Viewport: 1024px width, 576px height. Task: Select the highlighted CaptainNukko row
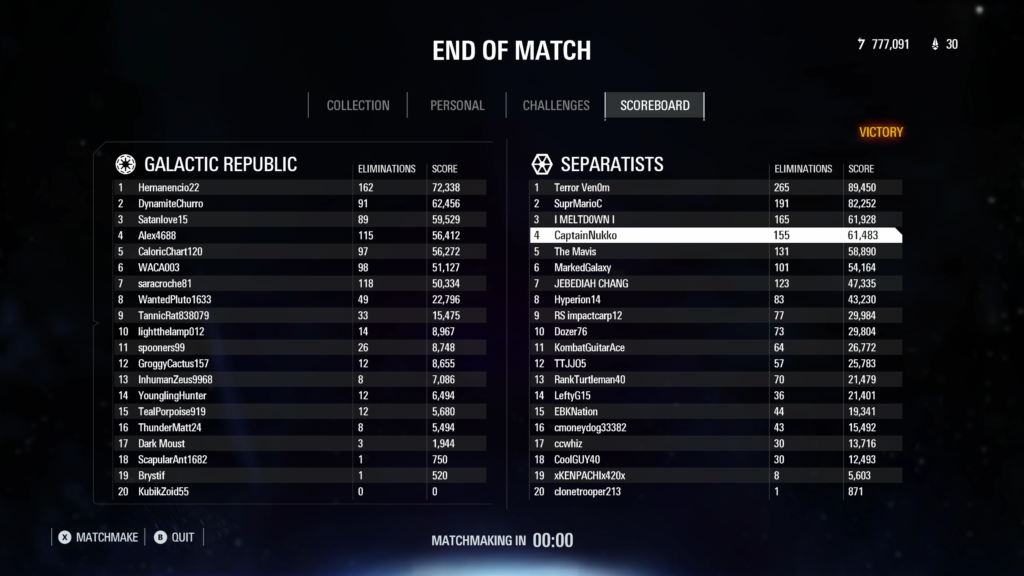715,235
